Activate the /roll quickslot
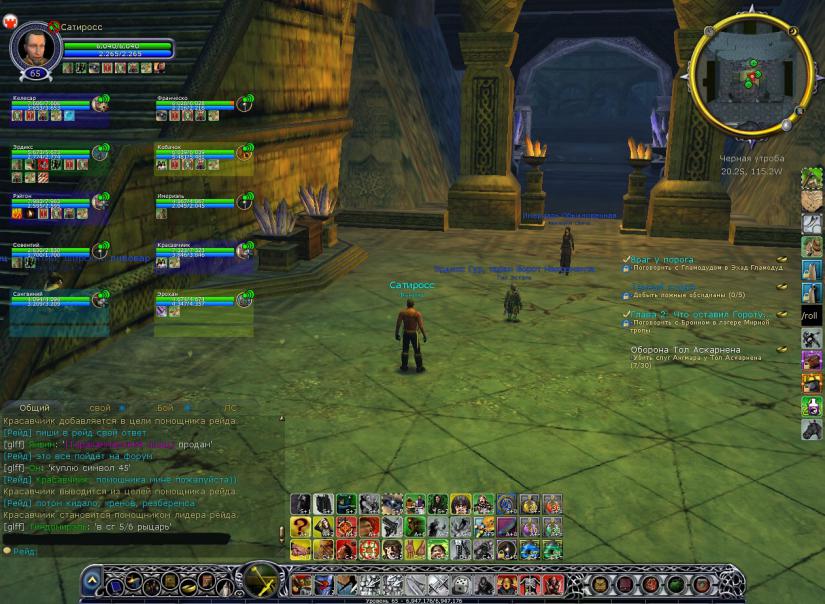 click(x=811, y=315)
